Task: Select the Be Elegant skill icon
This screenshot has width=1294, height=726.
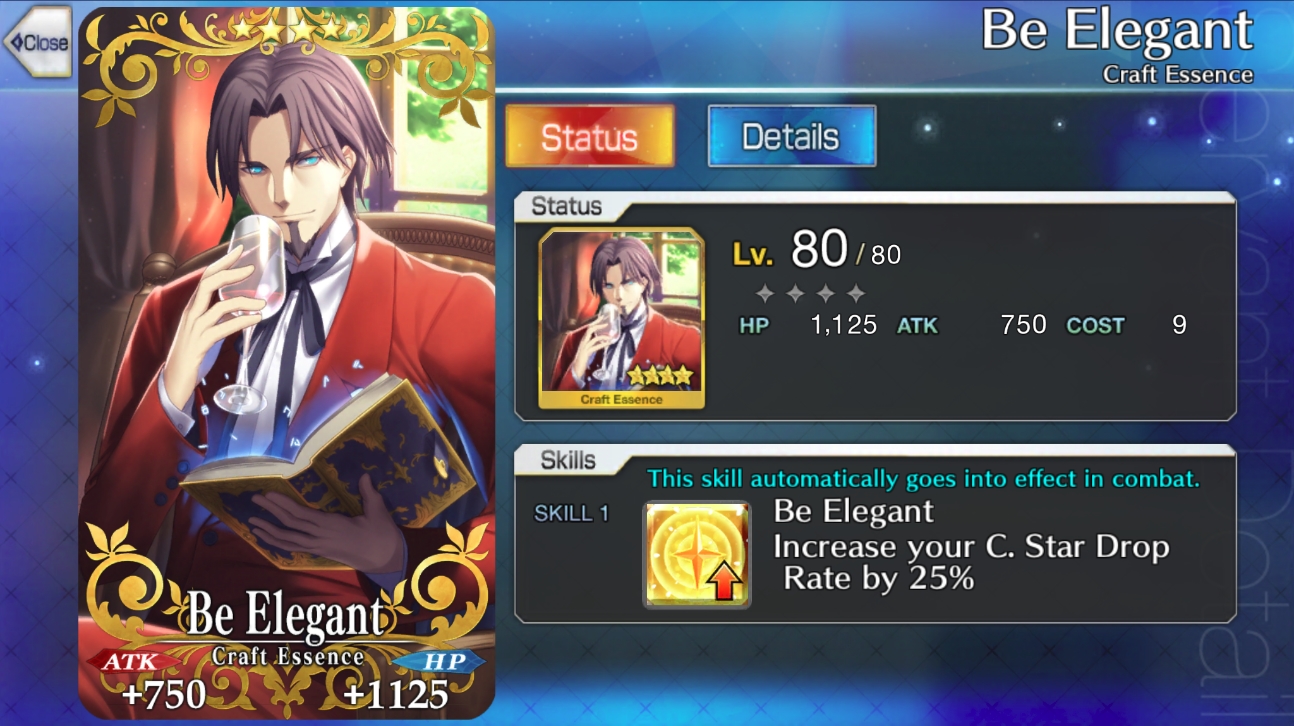Action: point(696,552)
